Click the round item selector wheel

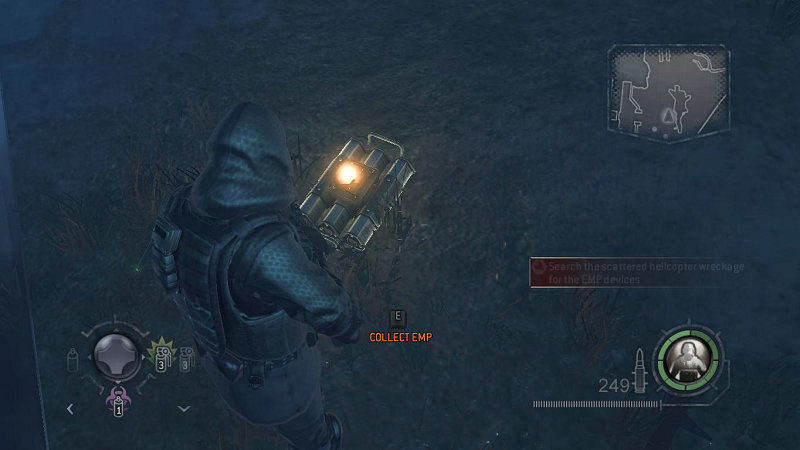[x=117, y=355]
